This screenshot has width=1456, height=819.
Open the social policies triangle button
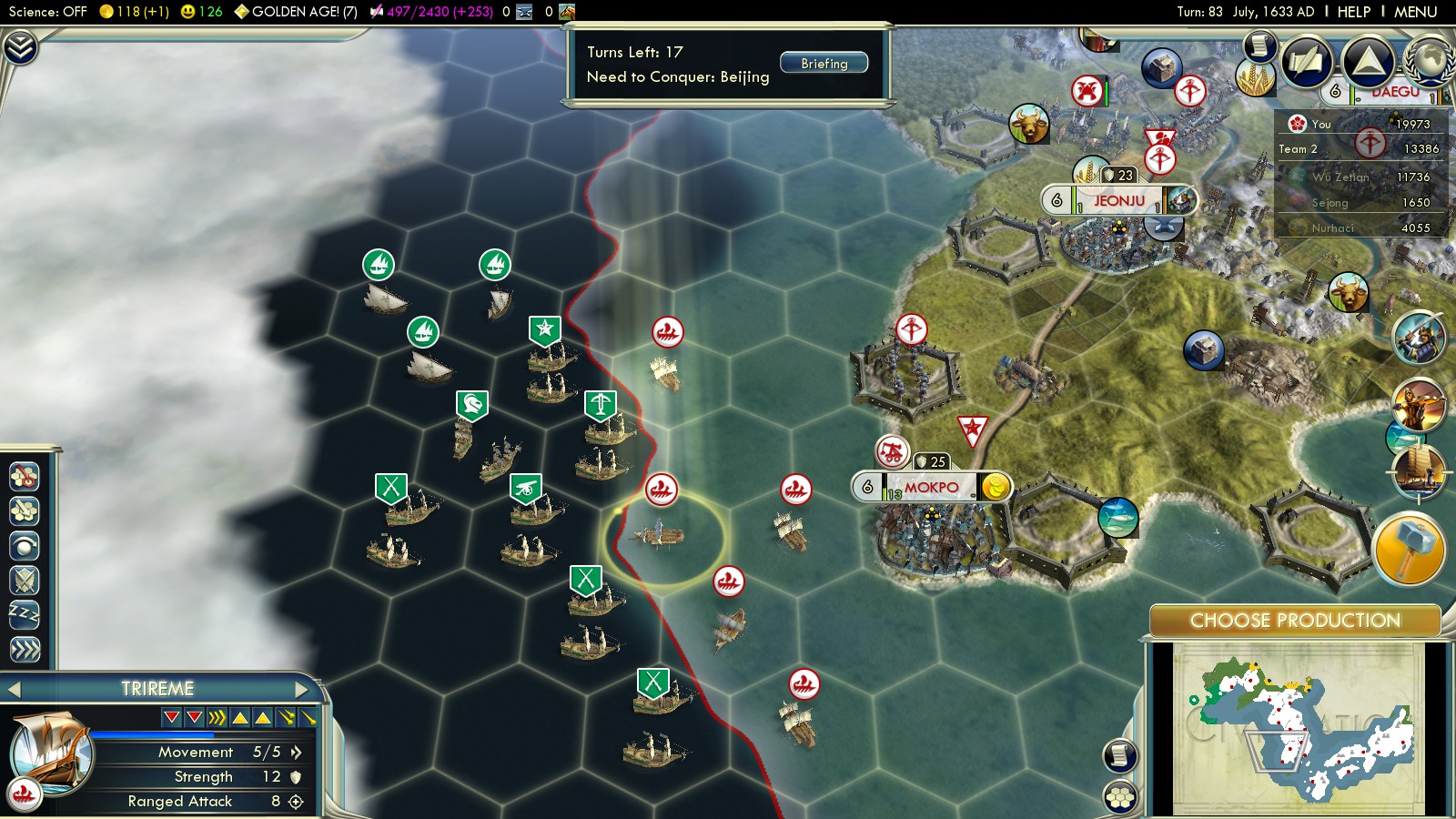[1368, 61]
